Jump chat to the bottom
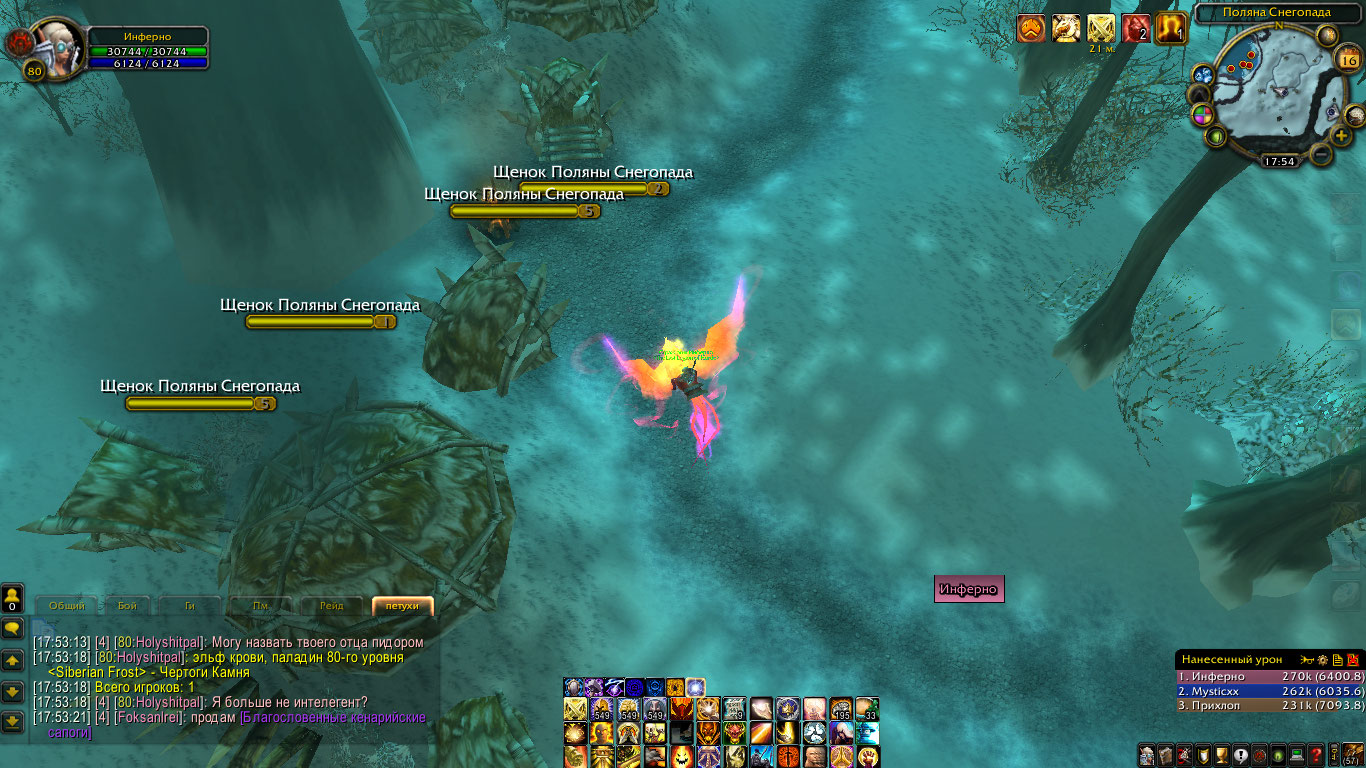 pyautogui.click(x=12, y=720)
